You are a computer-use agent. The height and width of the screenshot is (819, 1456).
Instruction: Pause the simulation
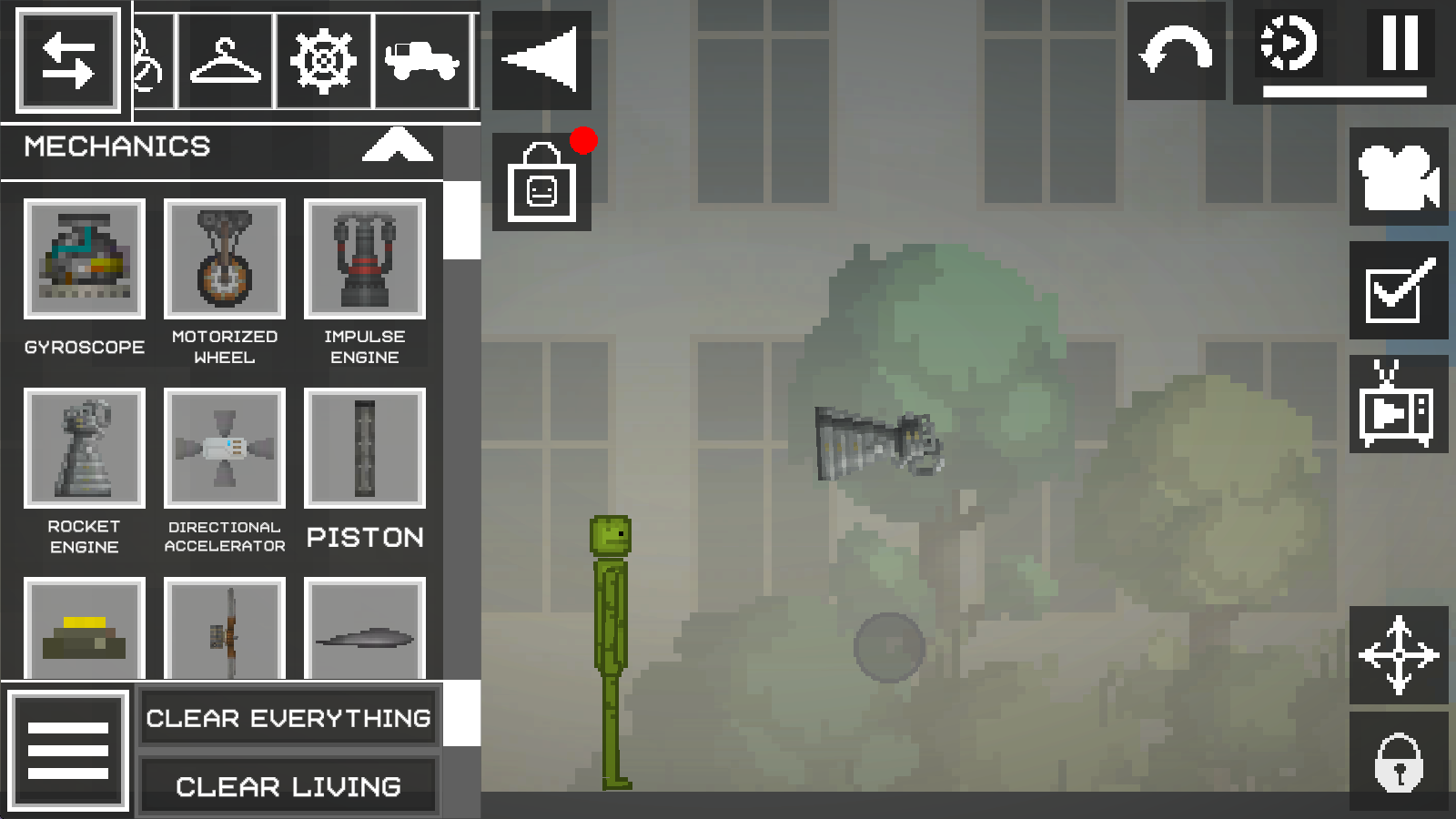tap(1400, 44)
